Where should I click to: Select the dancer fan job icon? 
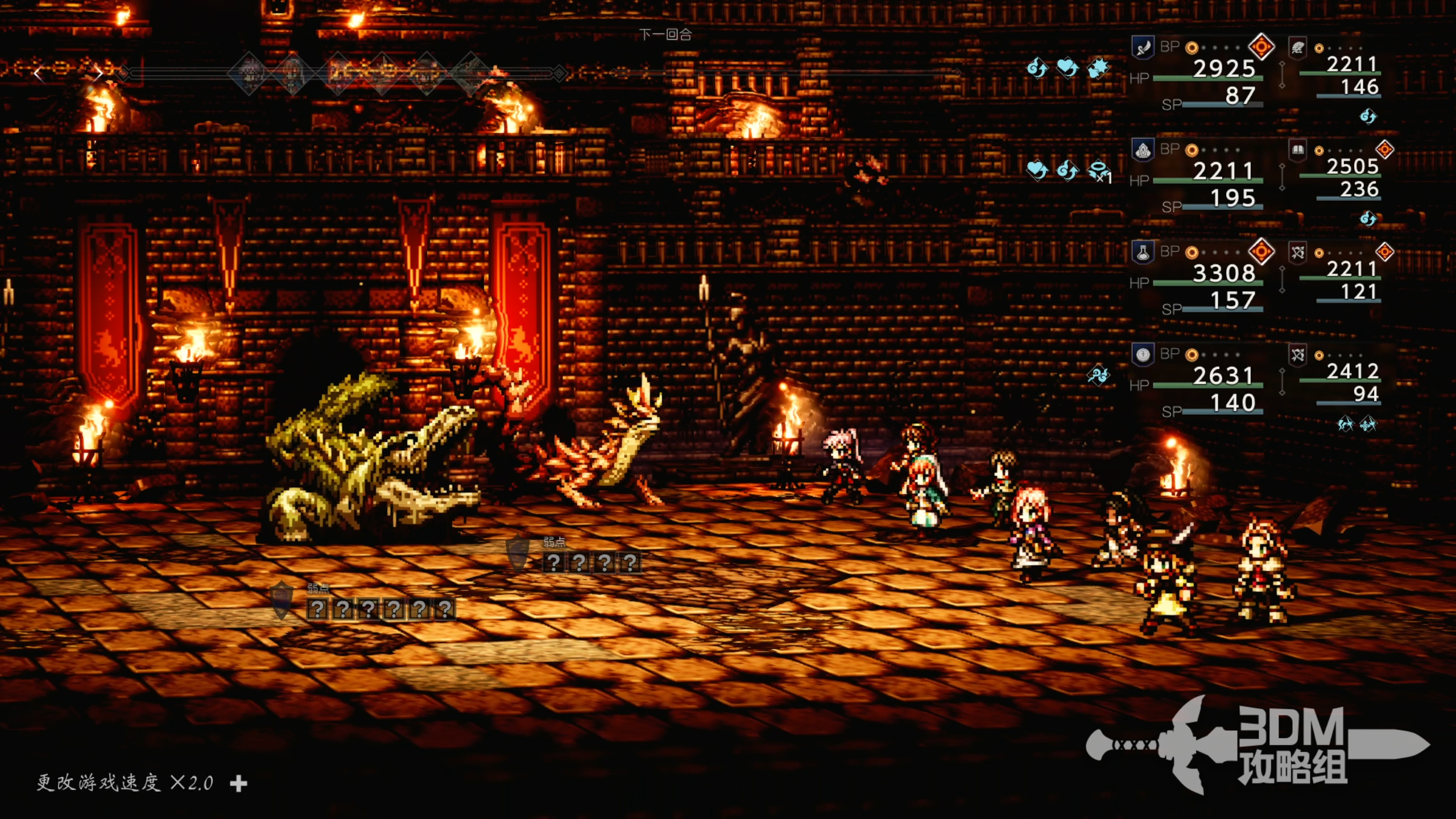pyautogui.click(x=1297, y=48)
